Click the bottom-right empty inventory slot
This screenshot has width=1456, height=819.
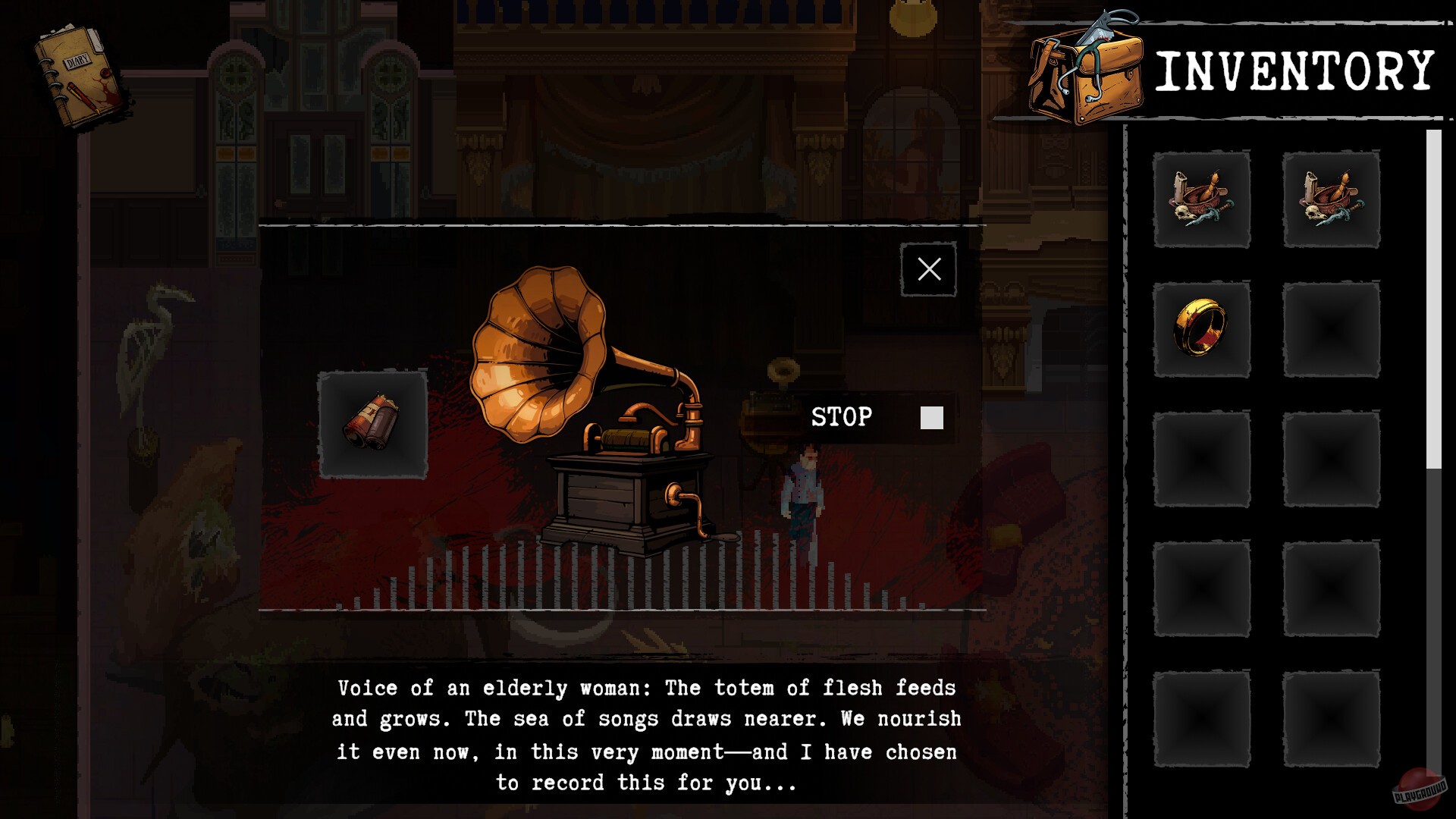[x=1331, y=717]
